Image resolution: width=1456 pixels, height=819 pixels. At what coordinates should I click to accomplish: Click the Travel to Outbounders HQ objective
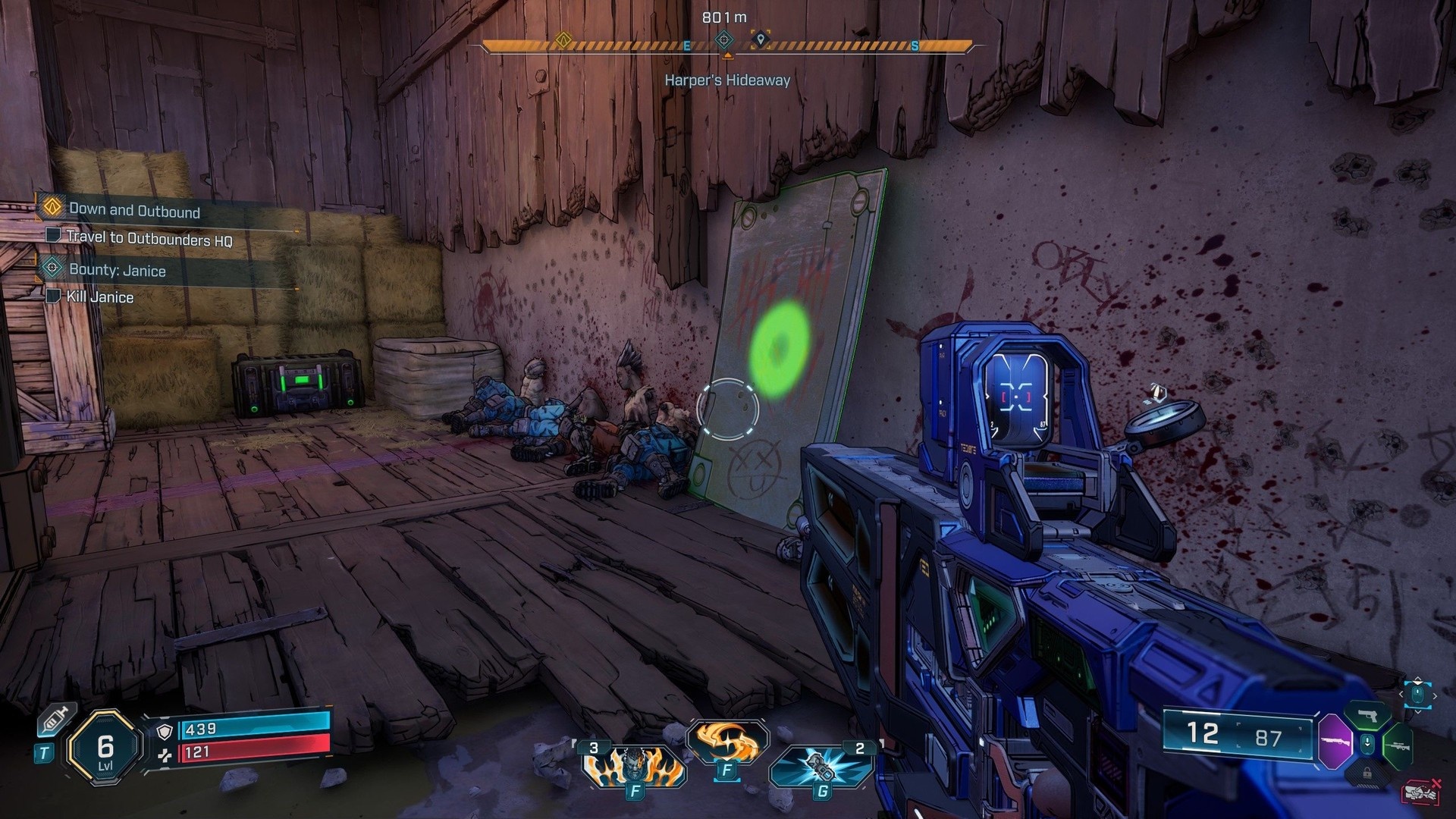(149, 238)
